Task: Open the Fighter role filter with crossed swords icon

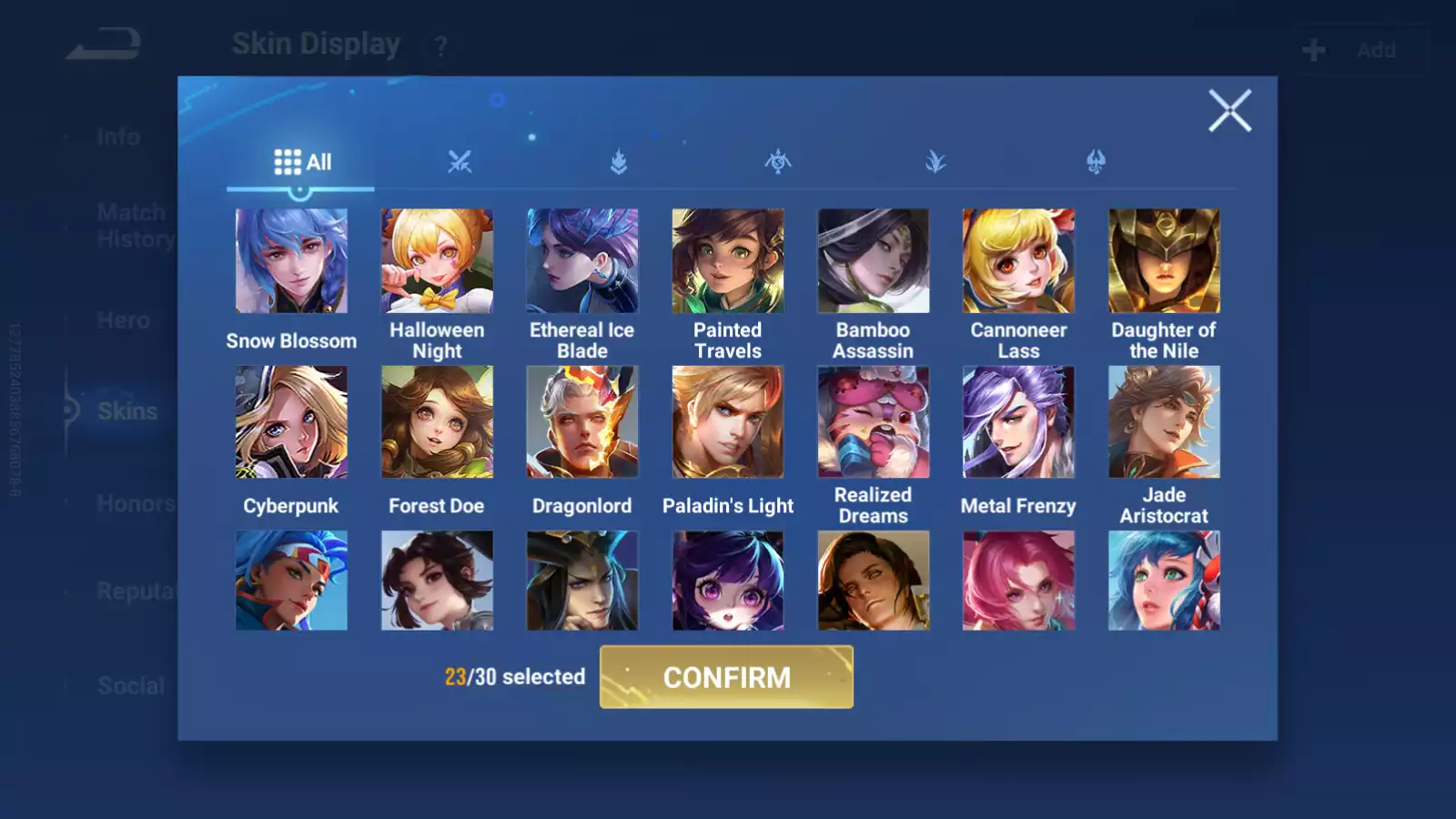Action: (460, 162)
